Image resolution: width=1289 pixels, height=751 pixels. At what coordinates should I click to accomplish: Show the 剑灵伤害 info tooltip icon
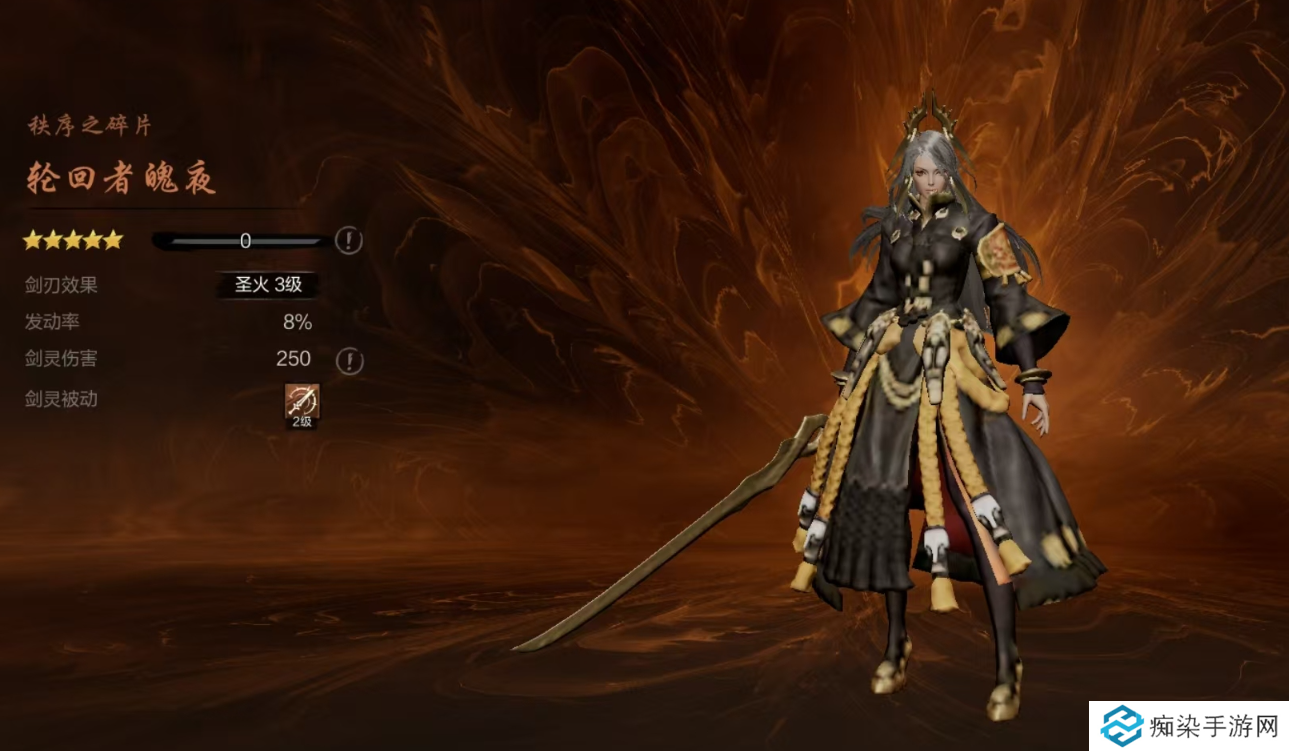pyautogui.click(x=348, y=360)
